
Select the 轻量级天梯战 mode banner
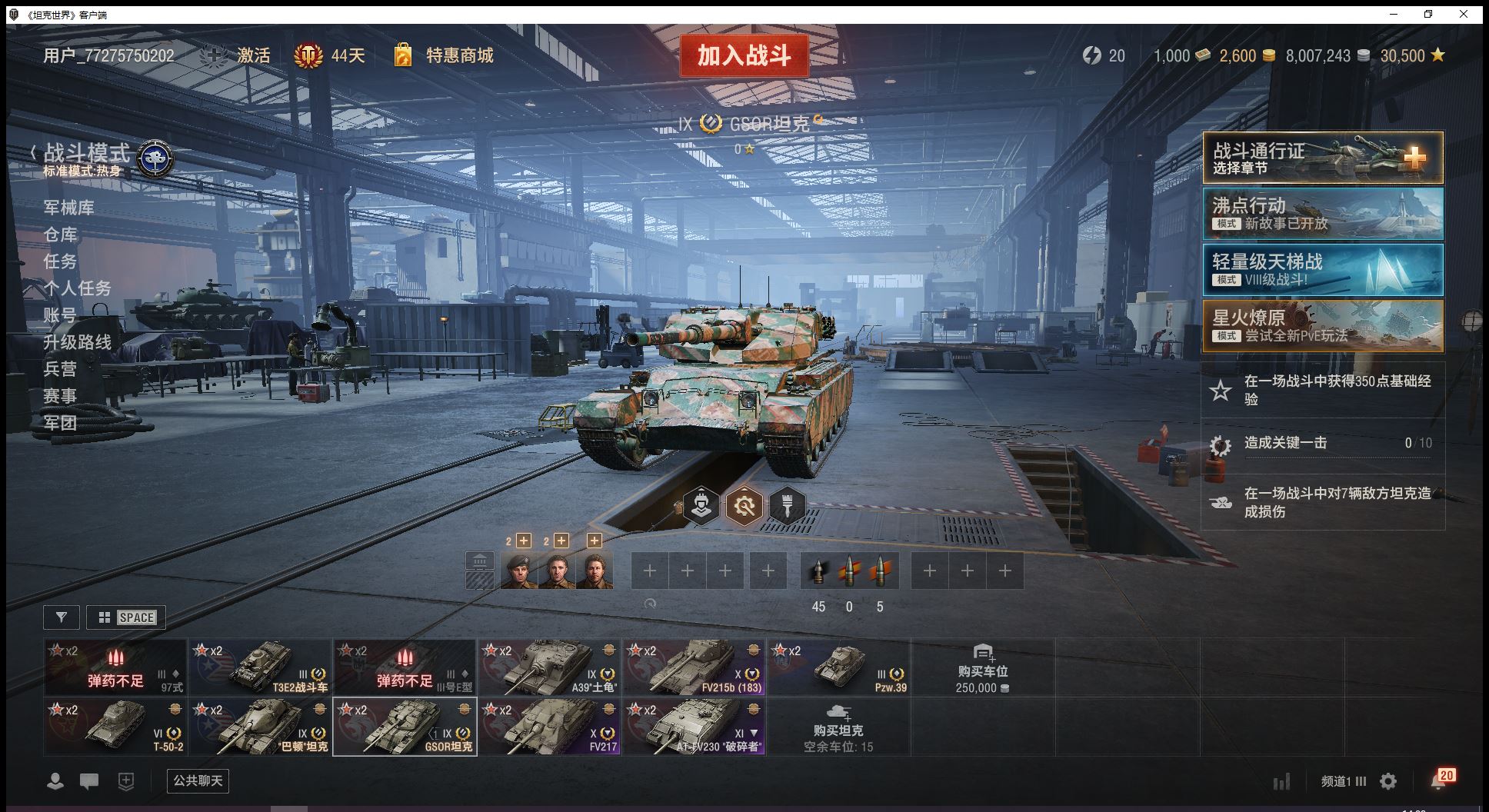point(1322,270)
